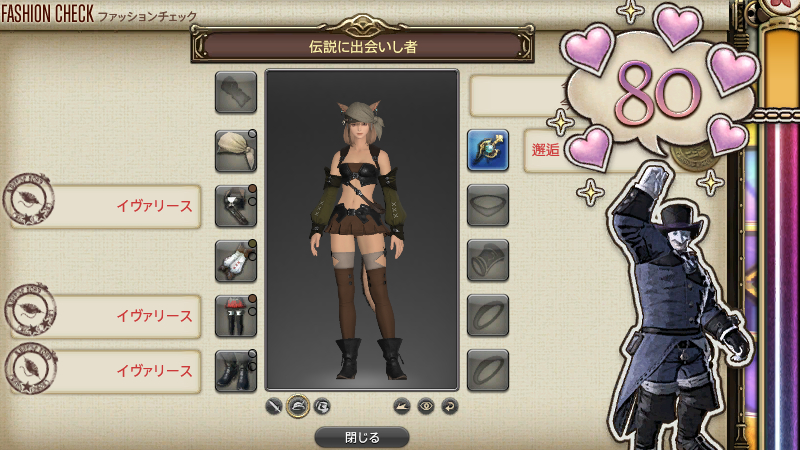Select the blue earring accessory slot
This screenshot has width=800, height=450.
point(488,151)
